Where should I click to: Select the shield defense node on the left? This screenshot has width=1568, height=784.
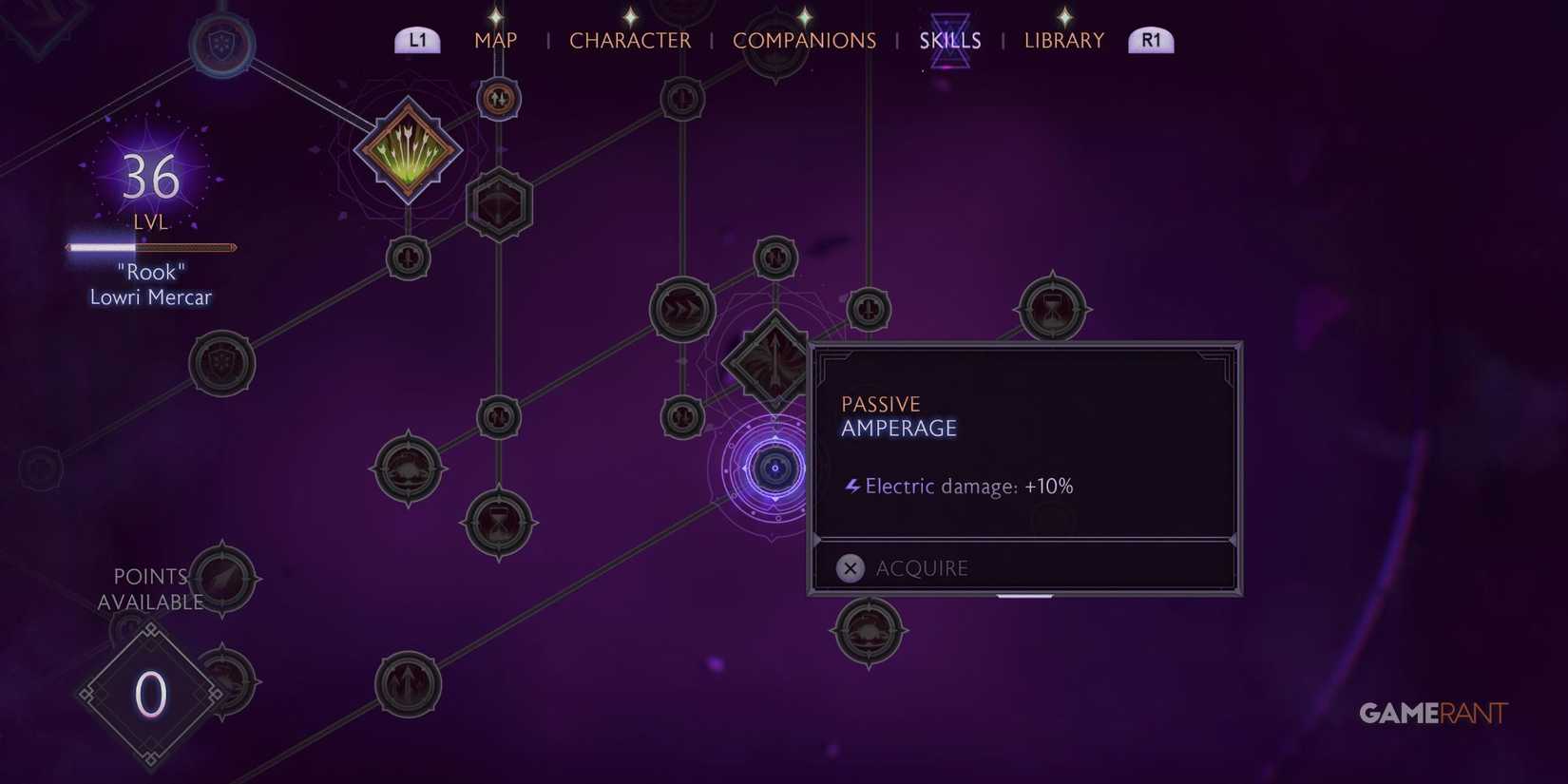click(223, 361)
